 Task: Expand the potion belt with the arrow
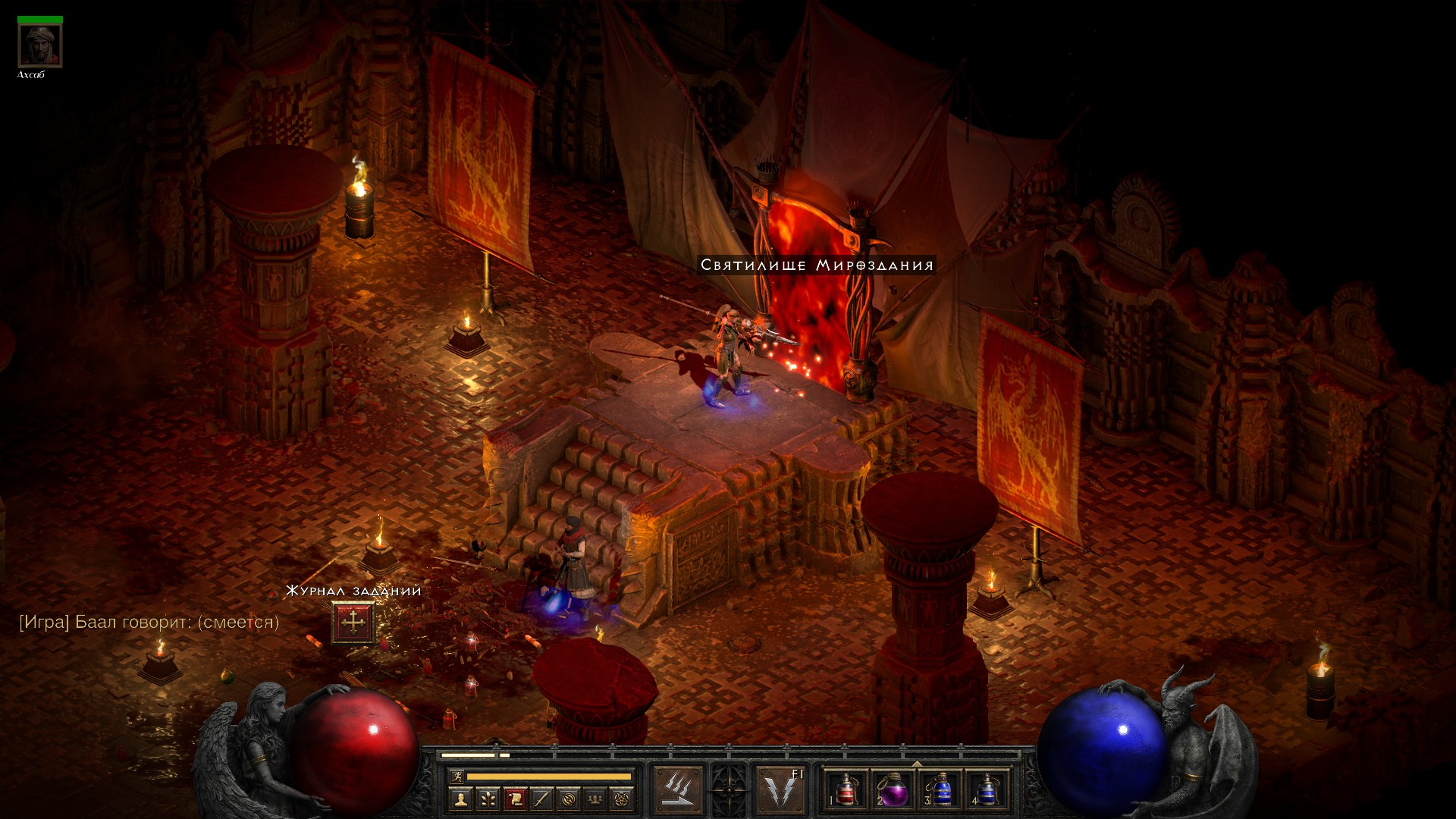tap(916, 764)
